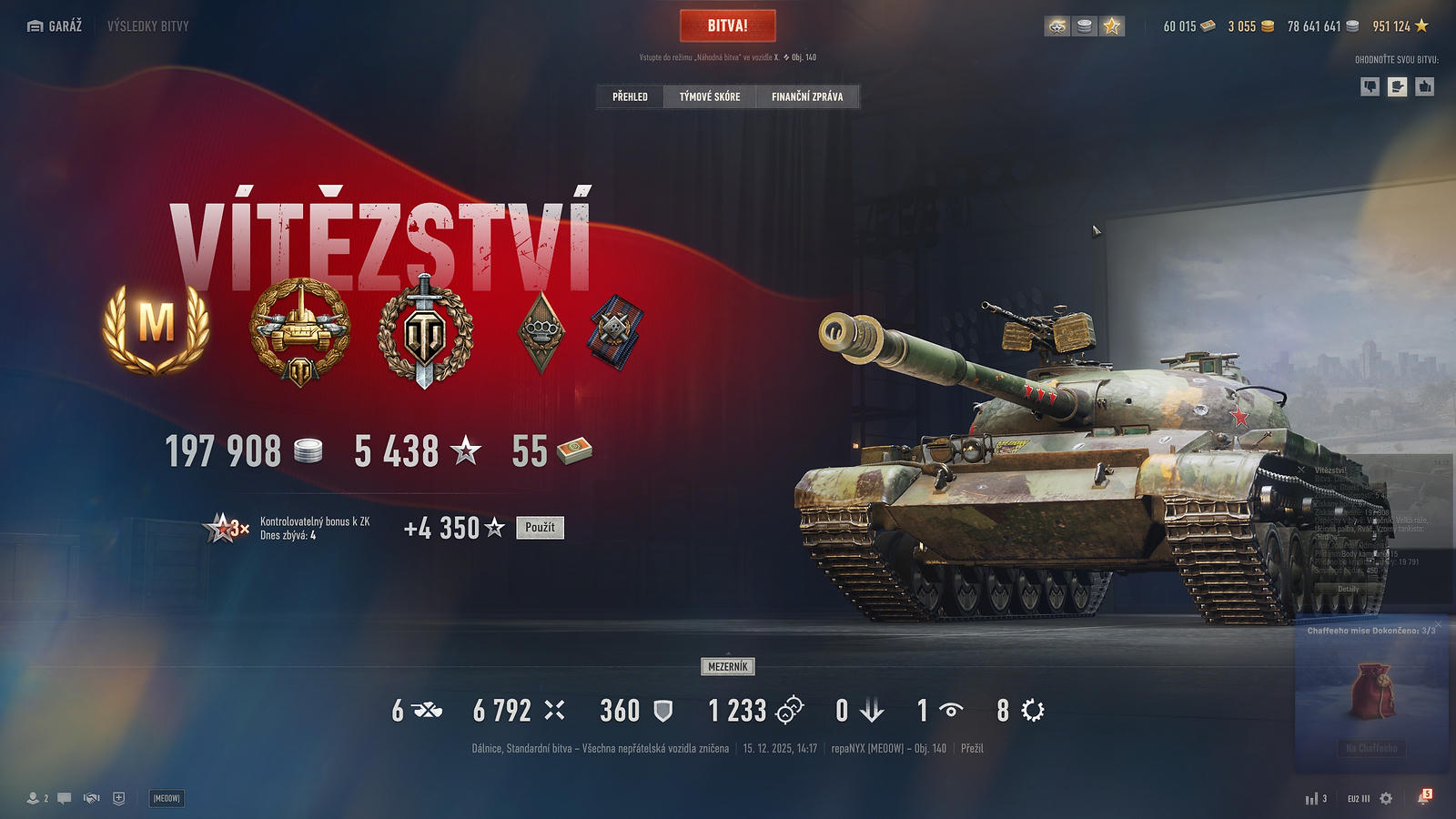
Task: Show the Finanční zpráva tab
Action: 807,96
